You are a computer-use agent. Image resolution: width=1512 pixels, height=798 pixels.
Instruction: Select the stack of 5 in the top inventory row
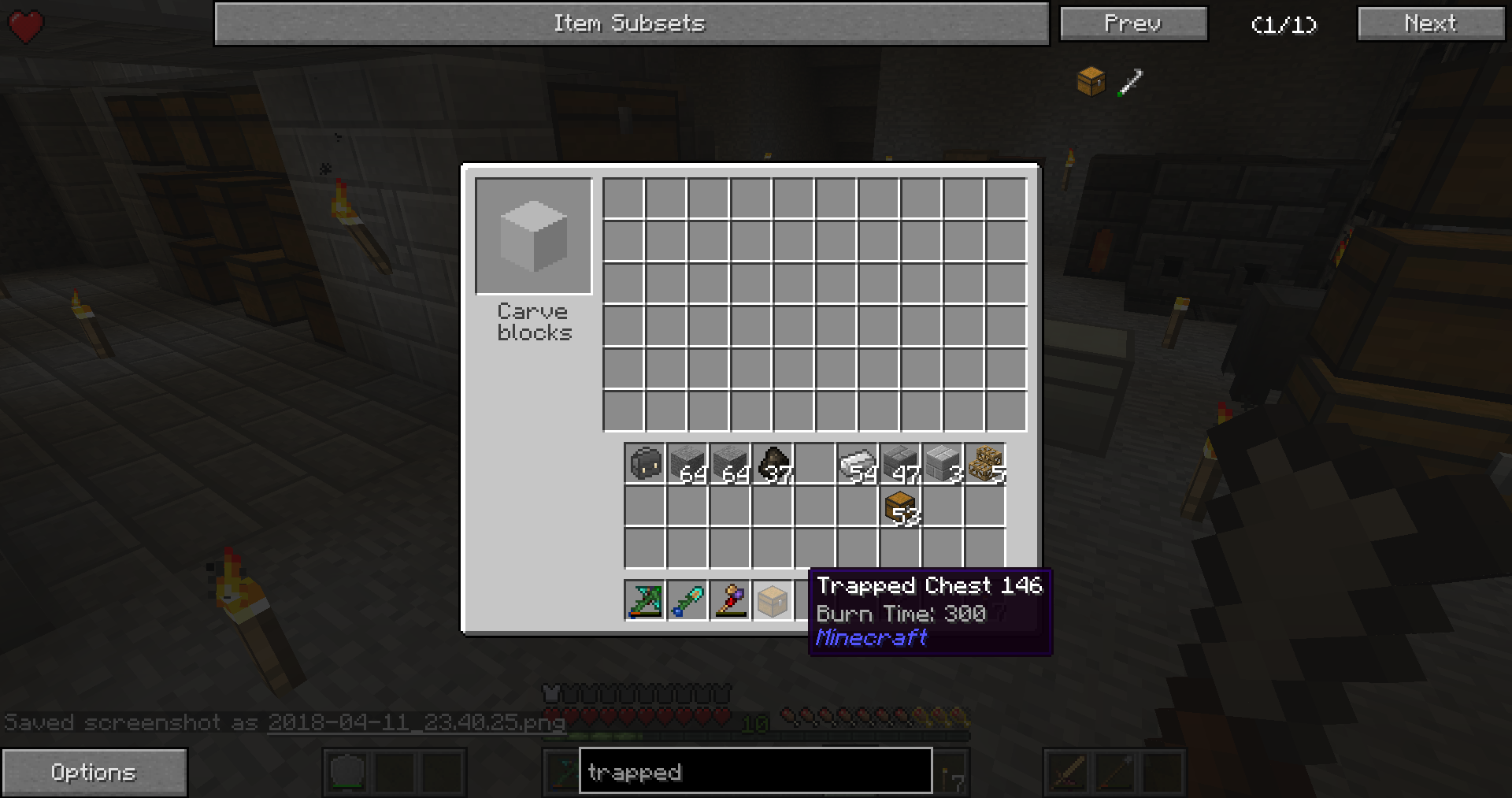[987, 463]
